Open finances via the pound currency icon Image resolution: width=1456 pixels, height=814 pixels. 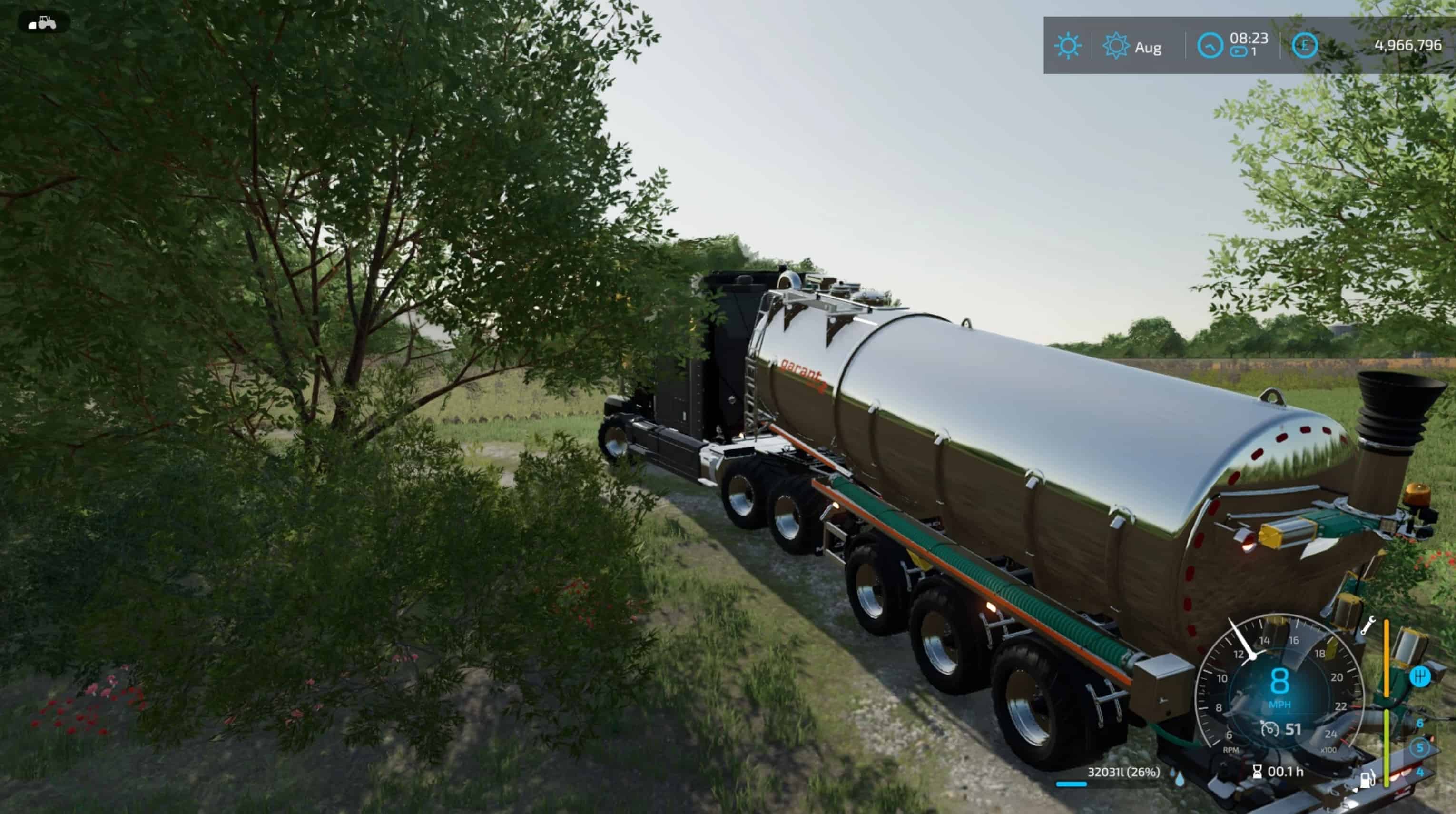coord(1305,45)
